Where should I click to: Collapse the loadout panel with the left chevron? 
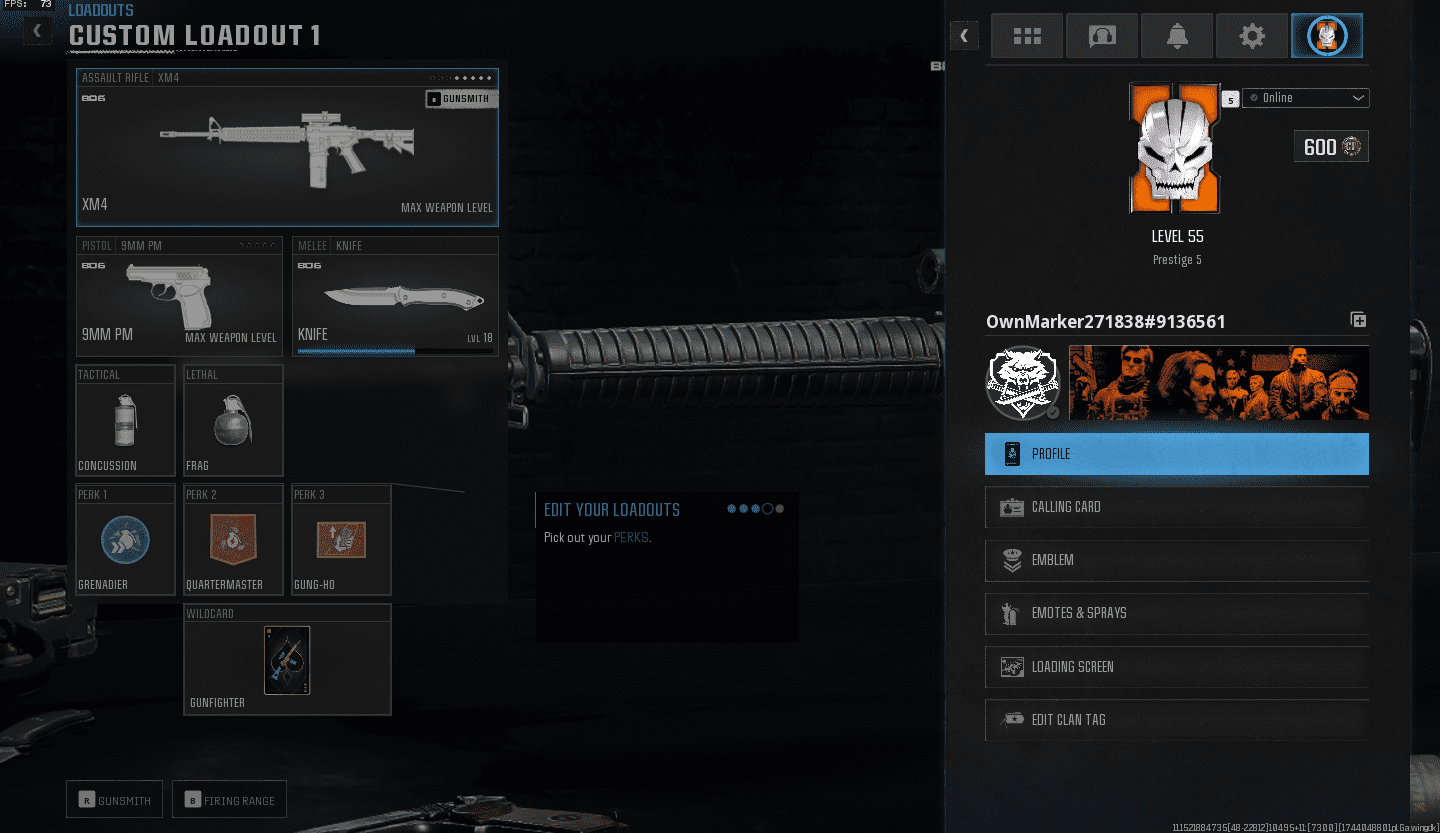coord(36,30)
